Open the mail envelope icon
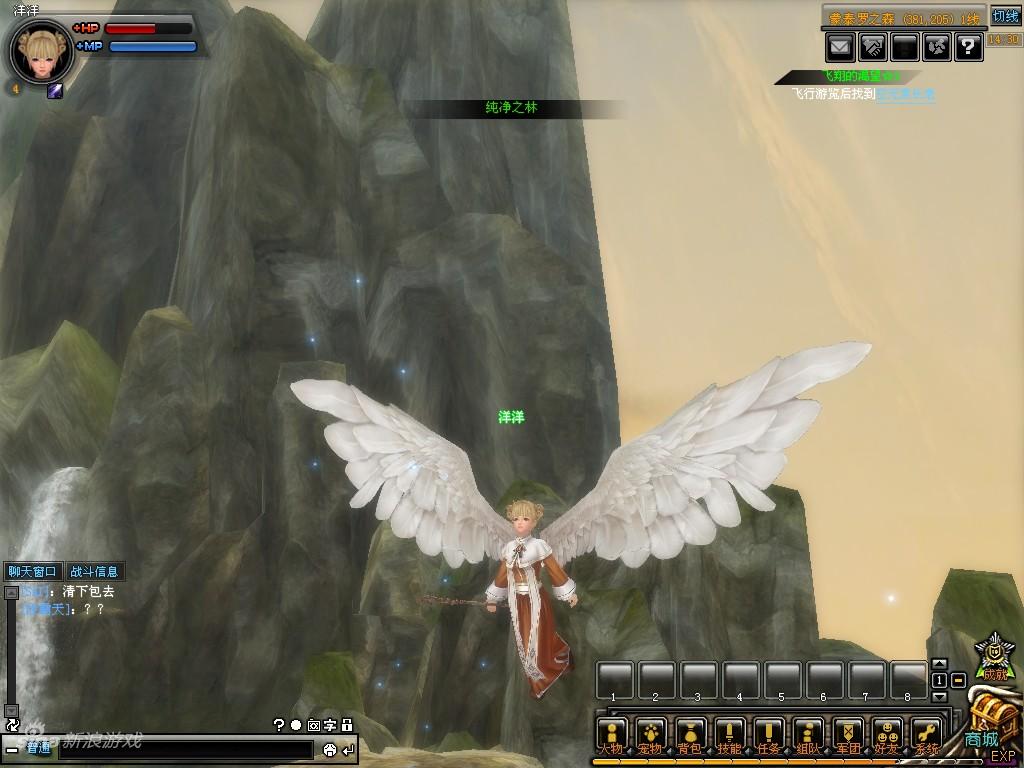The width and height of the screenshot is (1024, 768). (840, 45)
